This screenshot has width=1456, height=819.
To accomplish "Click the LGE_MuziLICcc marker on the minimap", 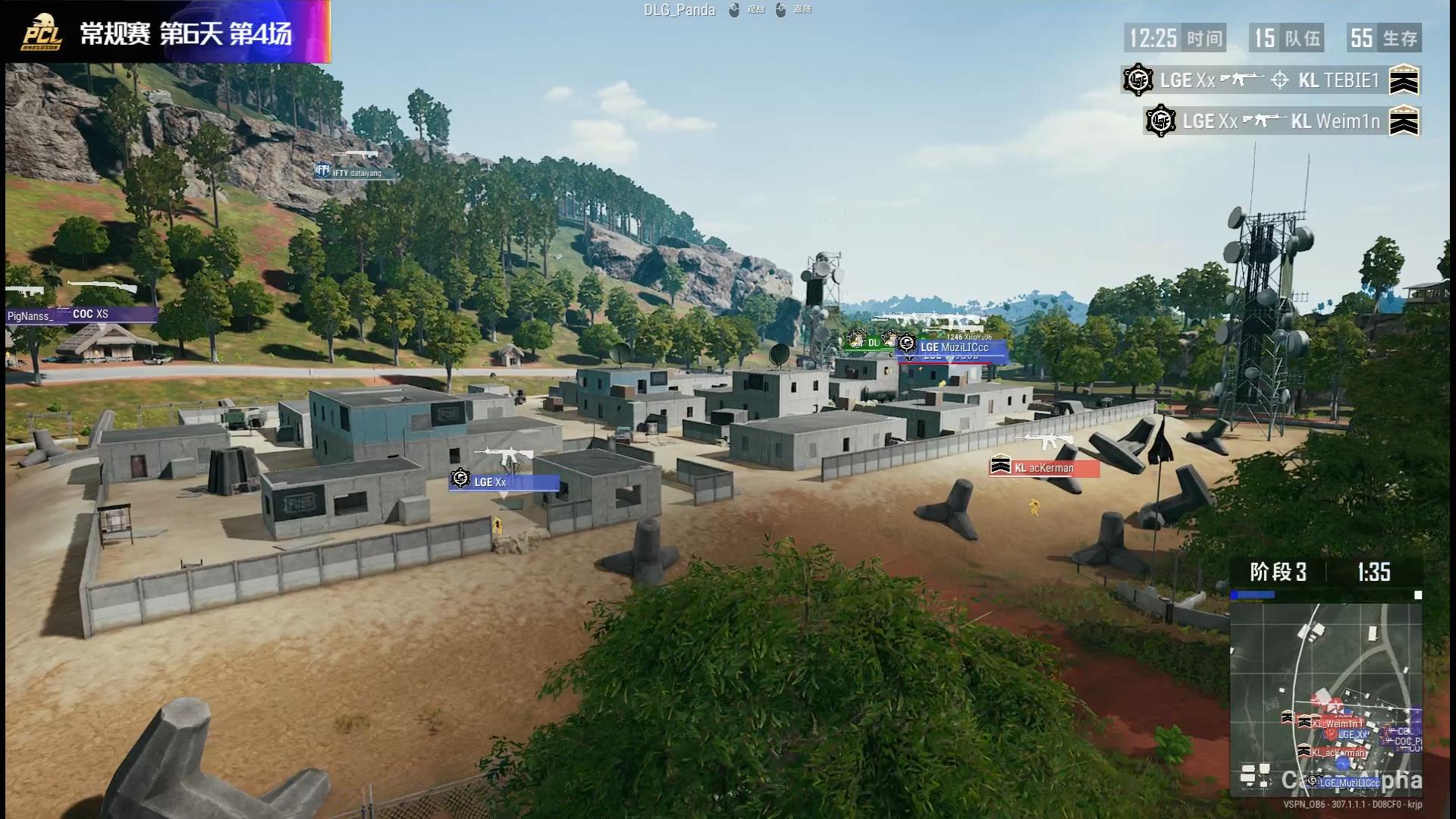I will 1348,783.
